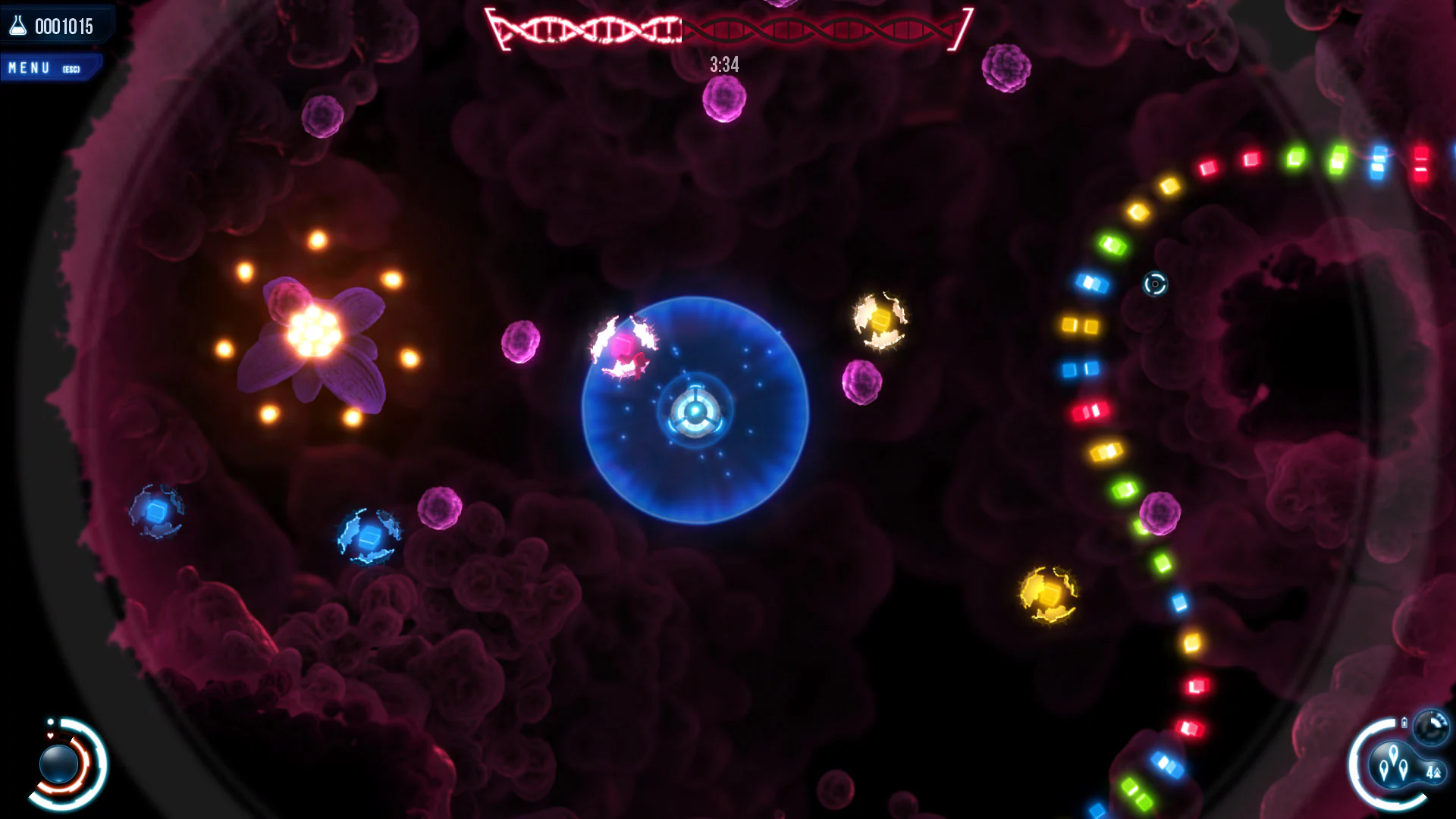Expand the 4-arrow upgrade counter
The height and width of the screenshot is (819, 1456).
pyautogui.click(x=1434, y=773)
